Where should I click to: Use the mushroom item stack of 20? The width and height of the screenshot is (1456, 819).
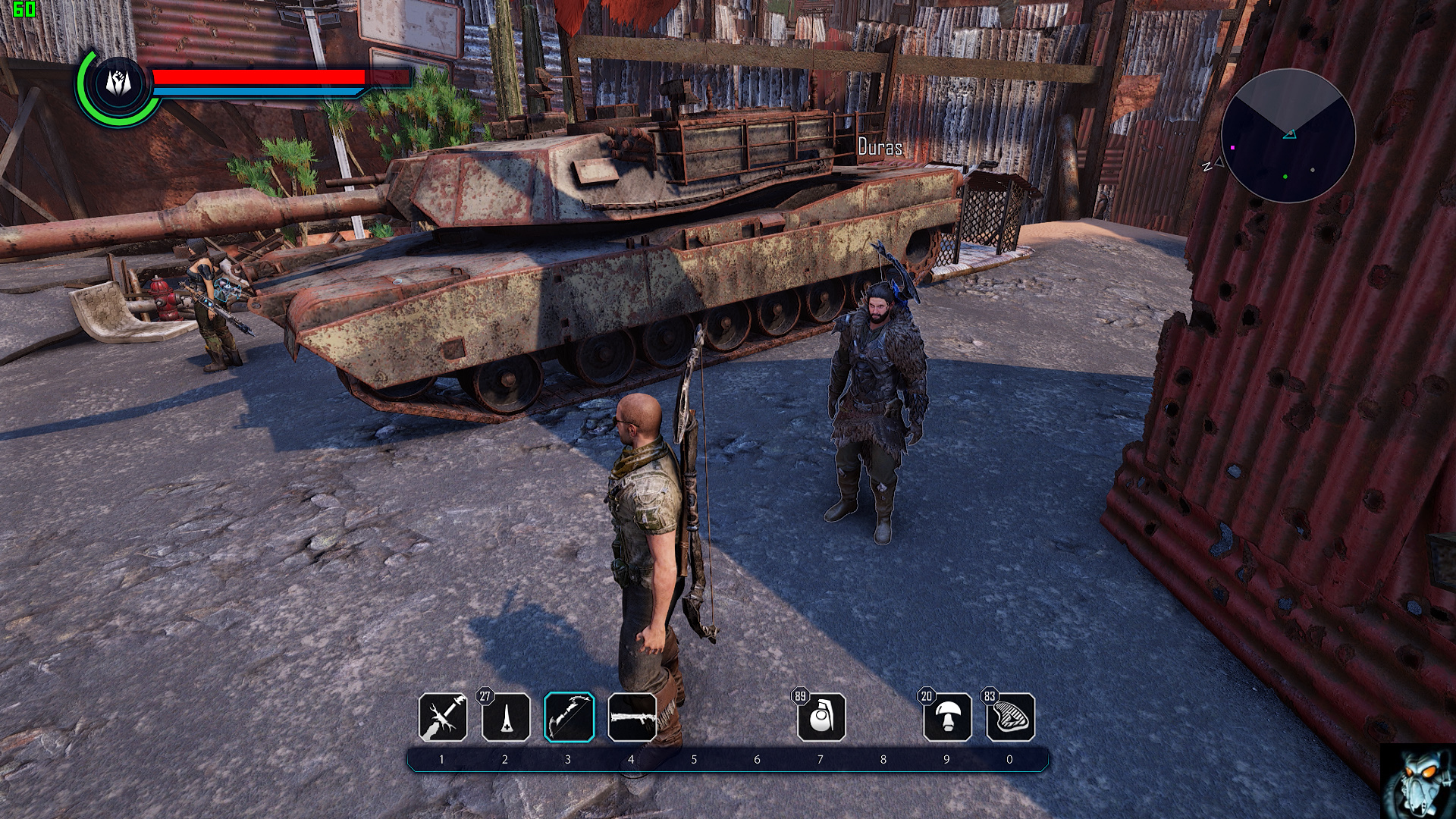(947, 717)
